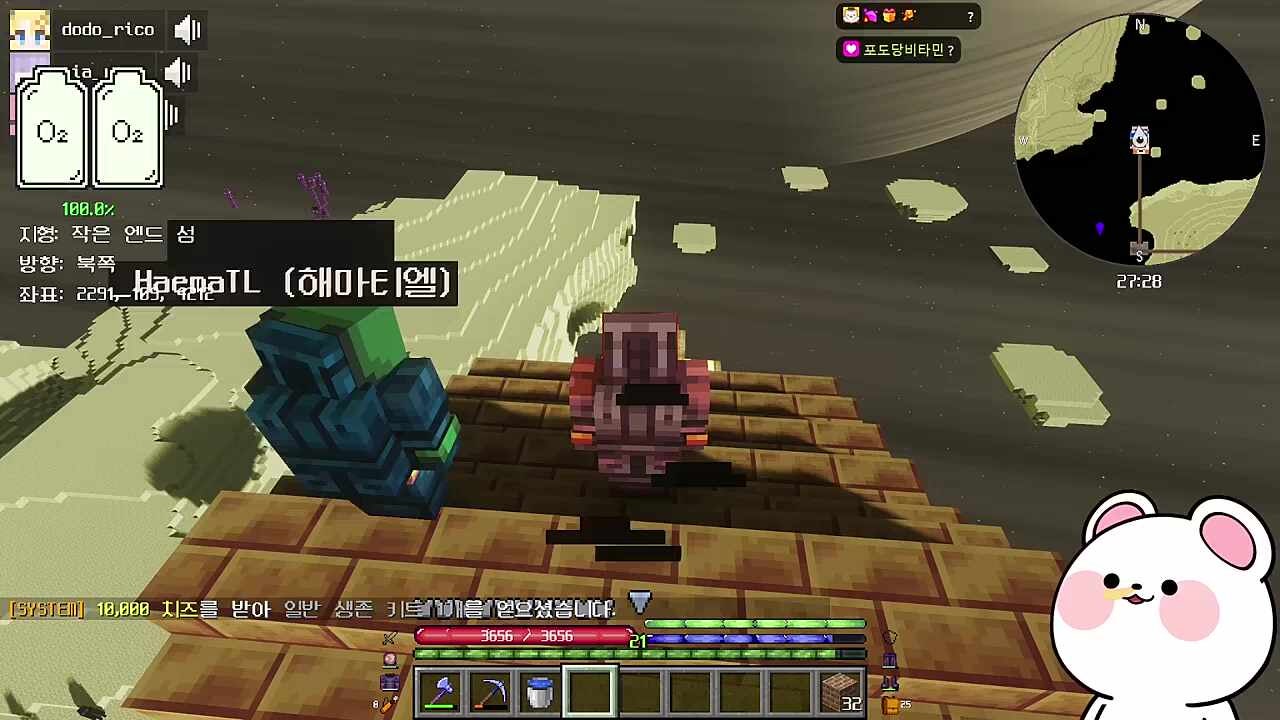Select the pickaxe hotbar slot
1280x720 pixels.
click(x=489, y=691)
